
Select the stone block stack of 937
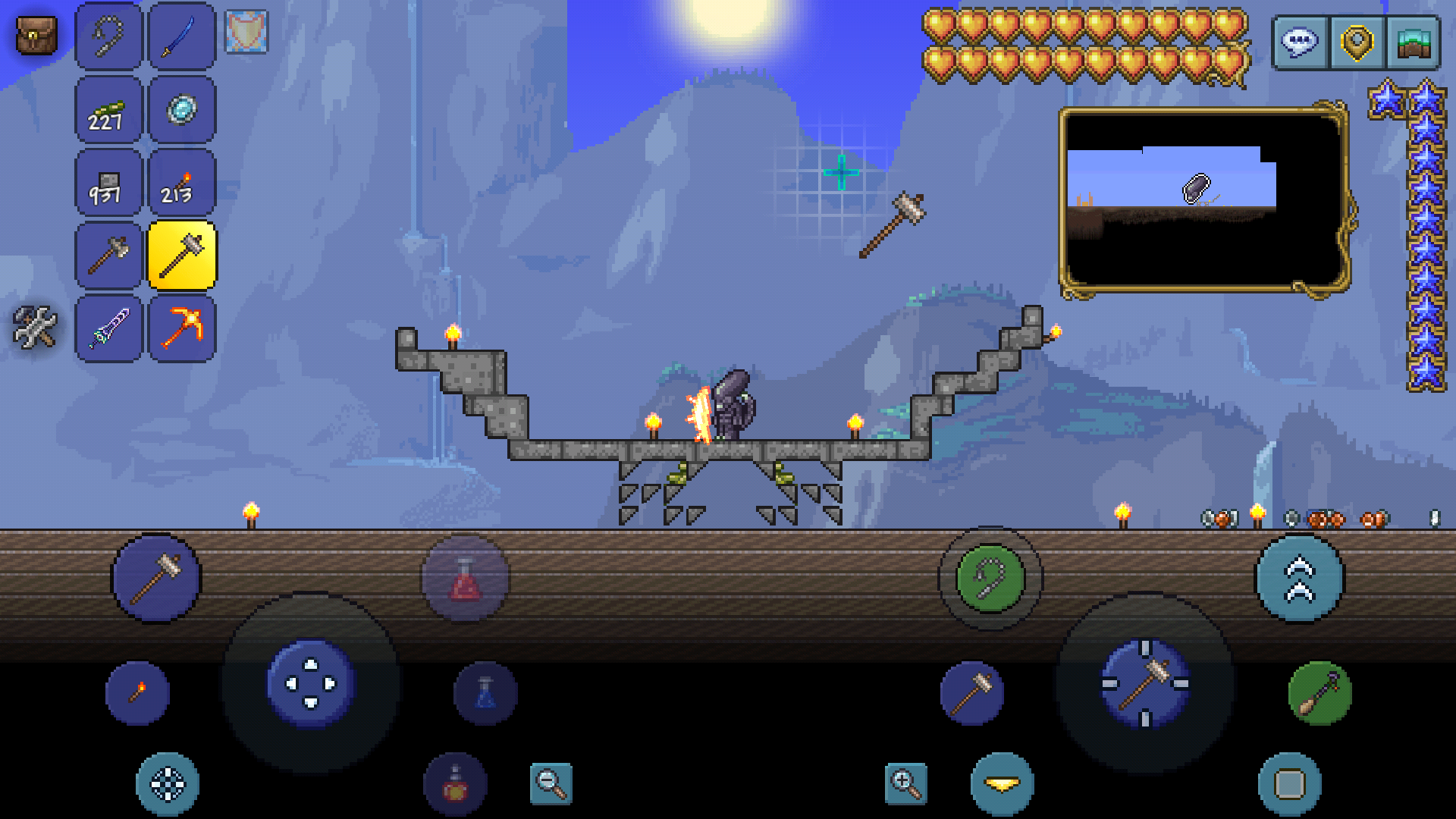[108, 184]
